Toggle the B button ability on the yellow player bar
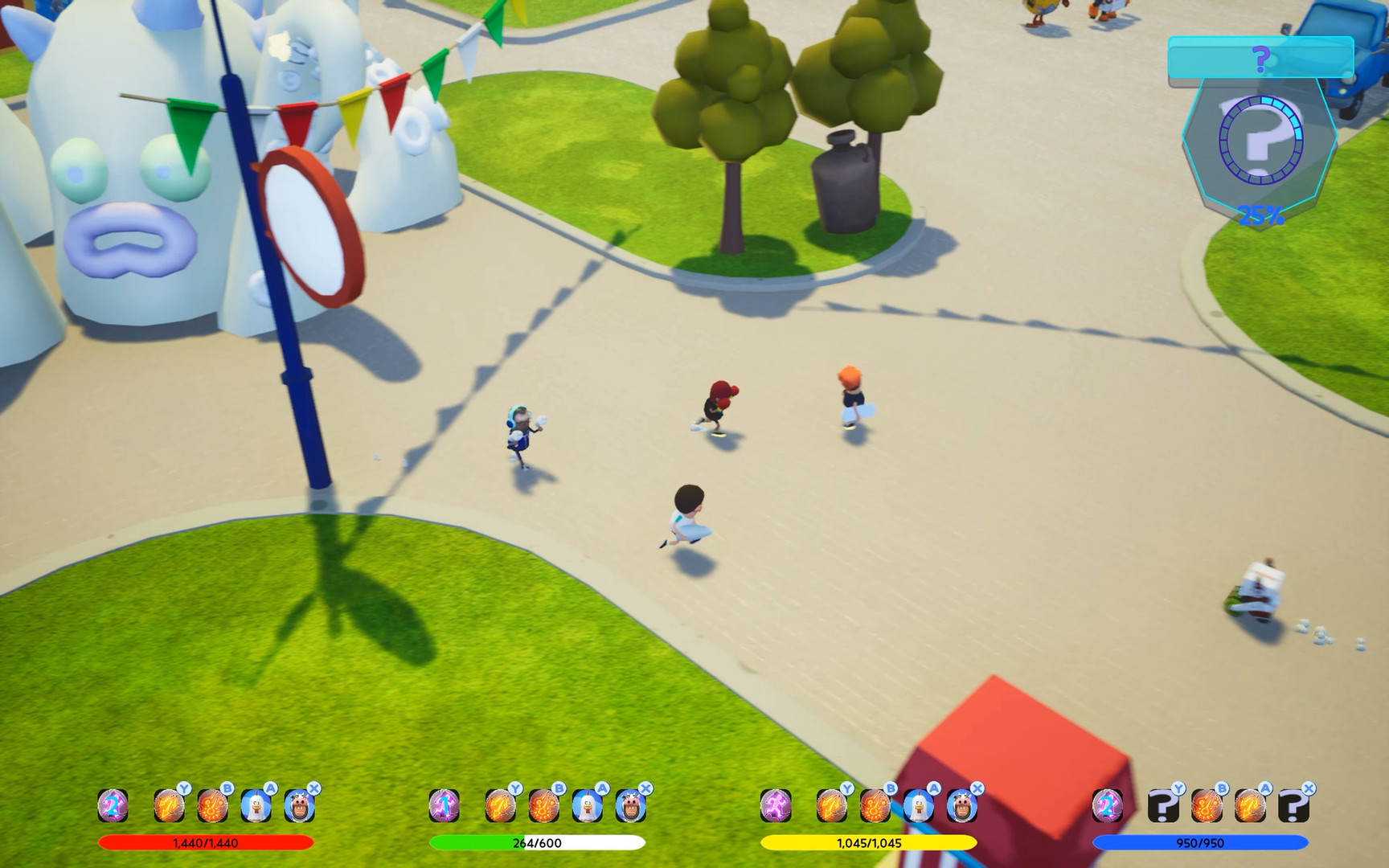Viewport: 1389px width, 868px height. coord(876,806)
